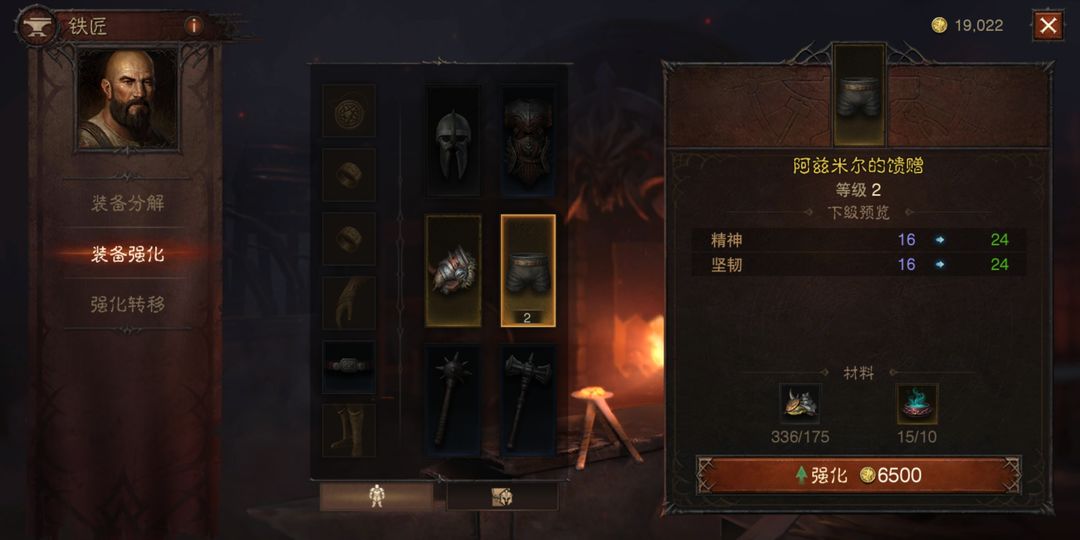Open the 装备分解 salvage menu
This screenshot has width=1080, height=540.
(x=128, y=204)
